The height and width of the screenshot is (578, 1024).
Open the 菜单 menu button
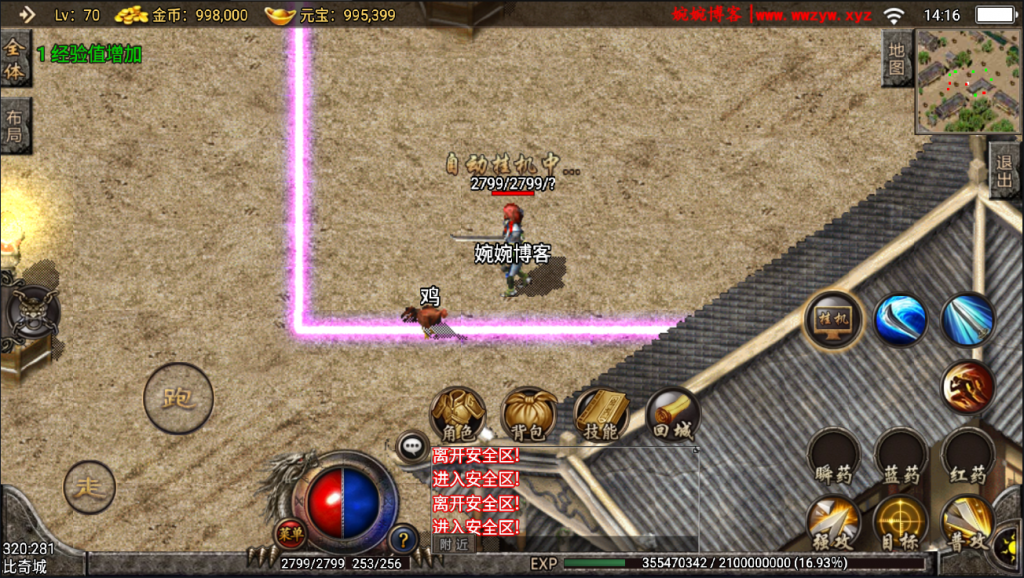291,533
